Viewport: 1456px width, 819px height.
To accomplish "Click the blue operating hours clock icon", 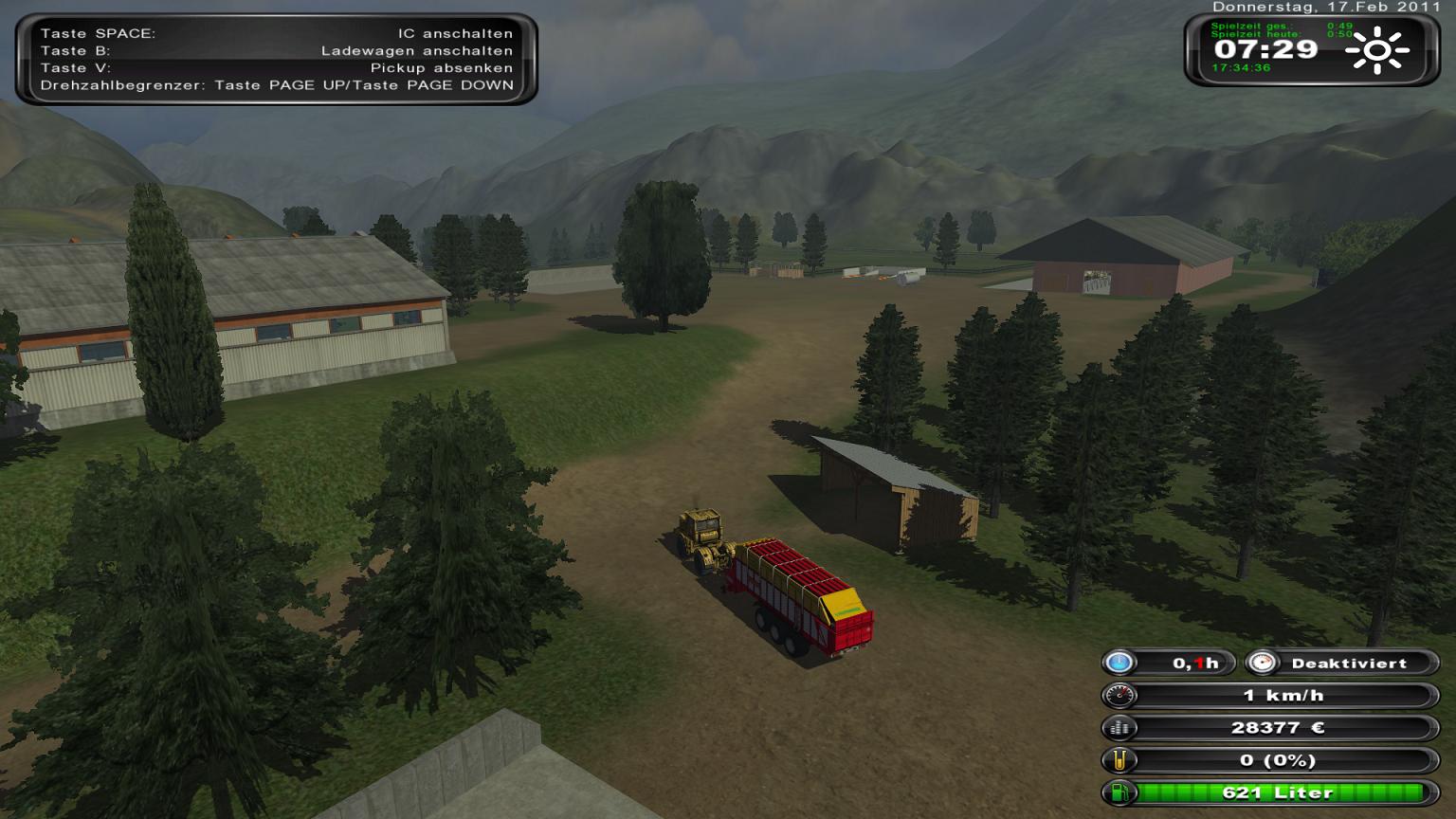I will 1119,663.
